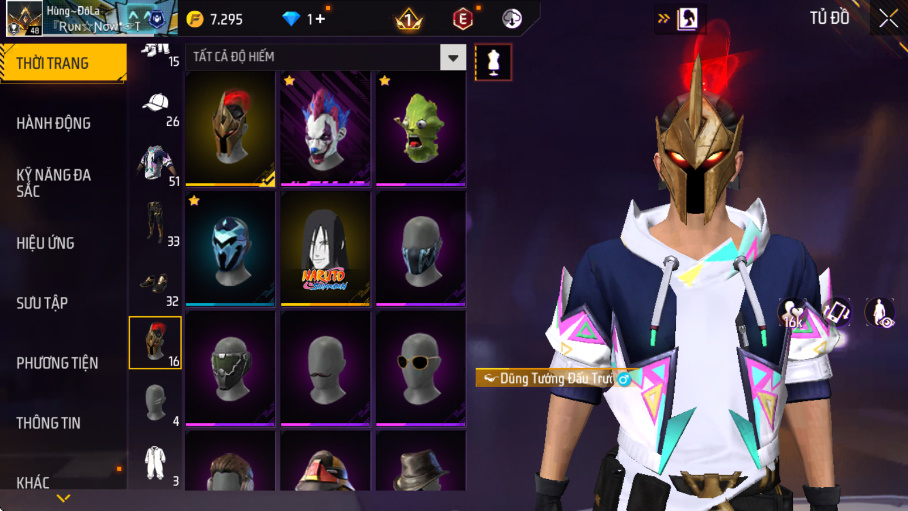Viewport: 908px width, 511px height.
Task: Switch to the Thời Trang tab
Action: pyautogui.click(x=63, y=63)
